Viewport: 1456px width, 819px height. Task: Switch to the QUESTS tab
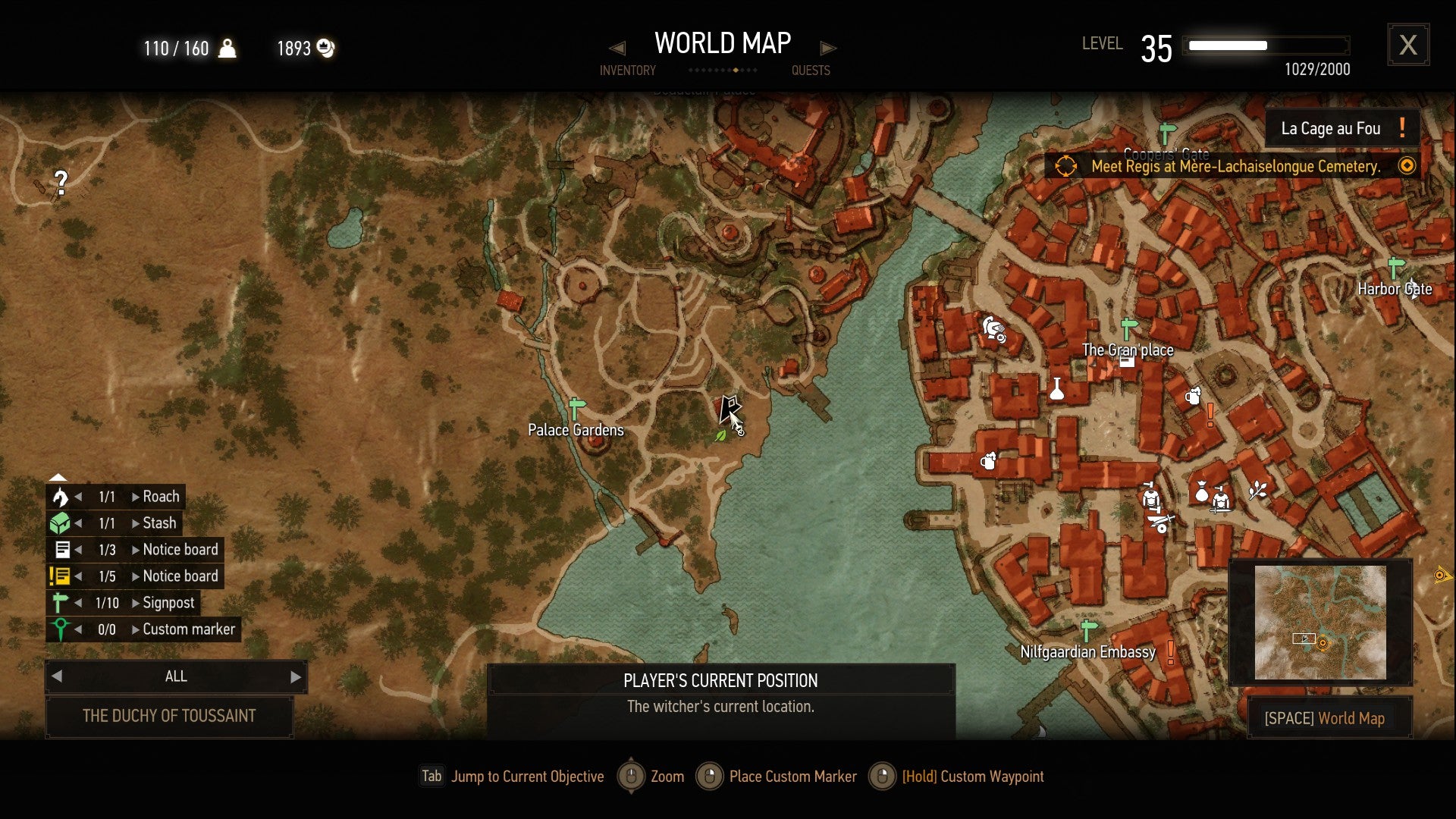tap(811, 70)
